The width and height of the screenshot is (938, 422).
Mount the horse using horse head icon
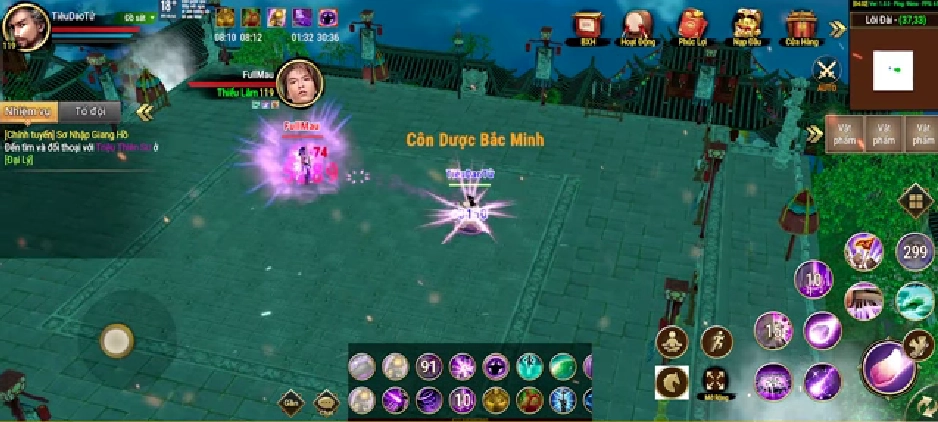672,381
